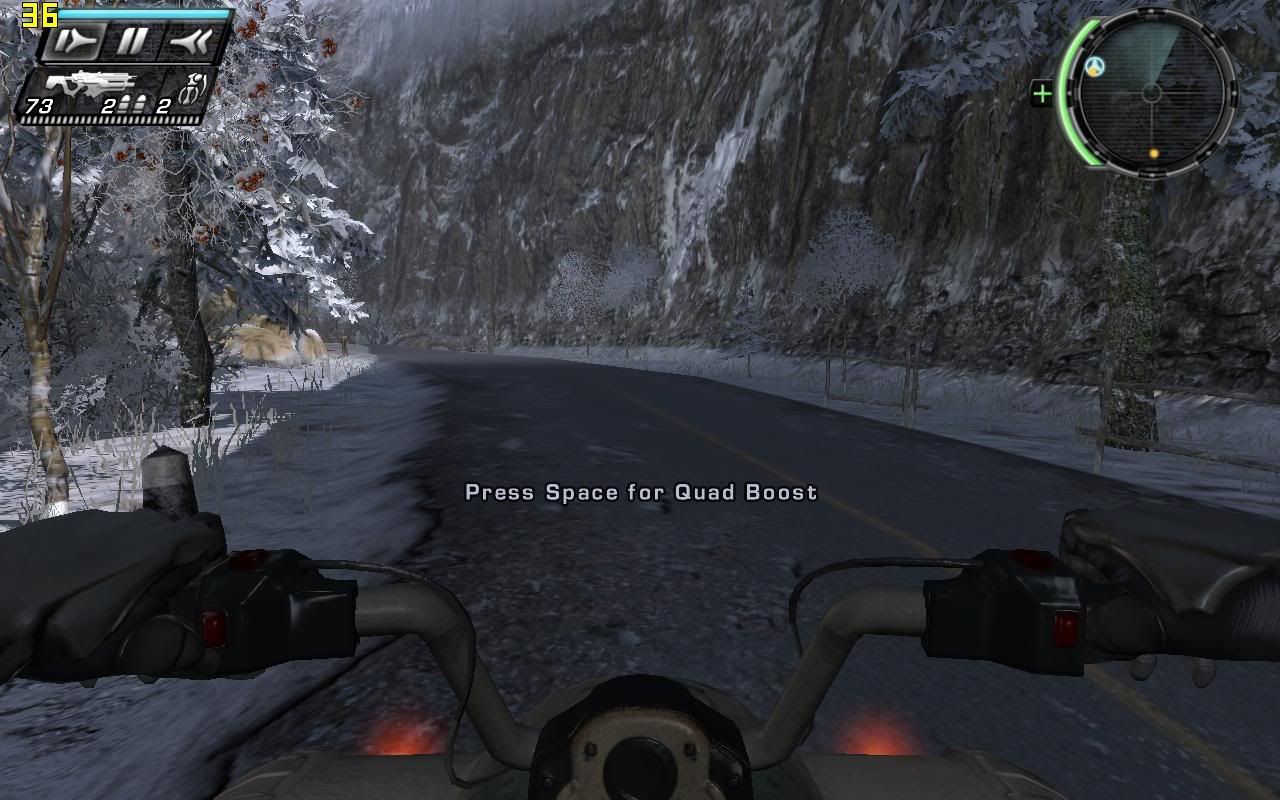
Task: Trigger the time reverse power icon
Action: click(189, 41)
